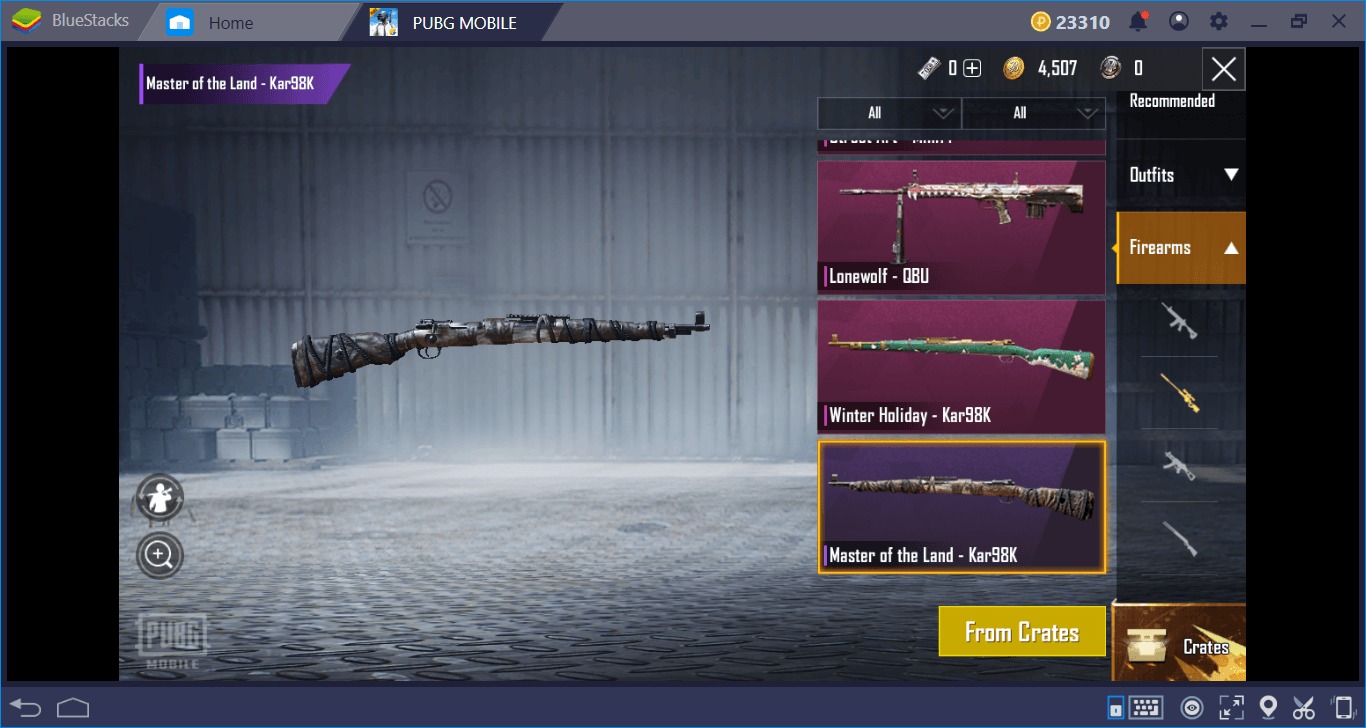Collapse the Firearms category
This screenshot has width=1366, height=728.
(1182, 247)
